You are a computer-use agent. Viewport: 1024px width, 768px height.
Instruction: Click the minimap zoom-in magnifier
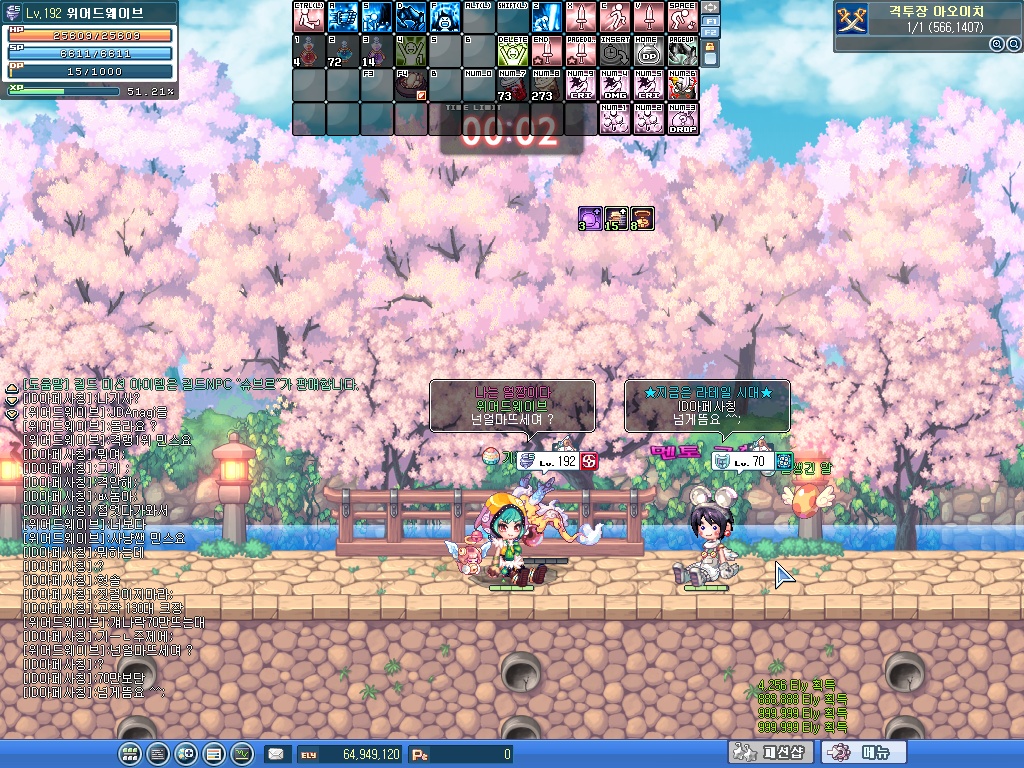[x=997, y=44]
